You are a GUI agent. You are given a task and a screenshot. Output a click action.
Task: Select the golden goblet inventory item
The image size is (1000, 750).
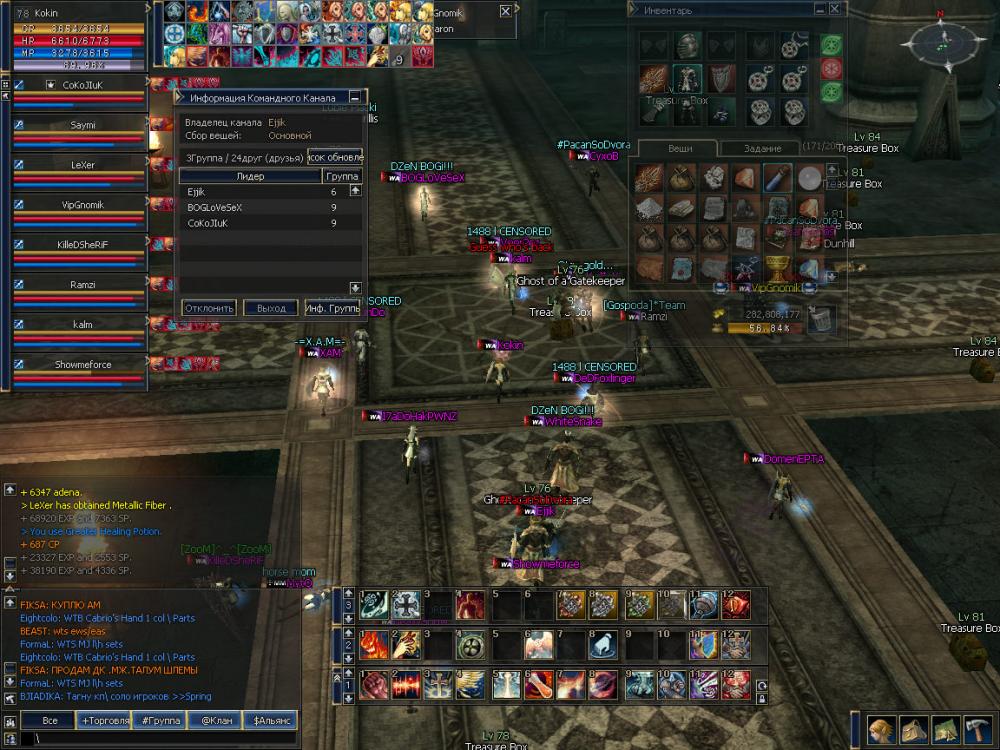coord(774,267)
